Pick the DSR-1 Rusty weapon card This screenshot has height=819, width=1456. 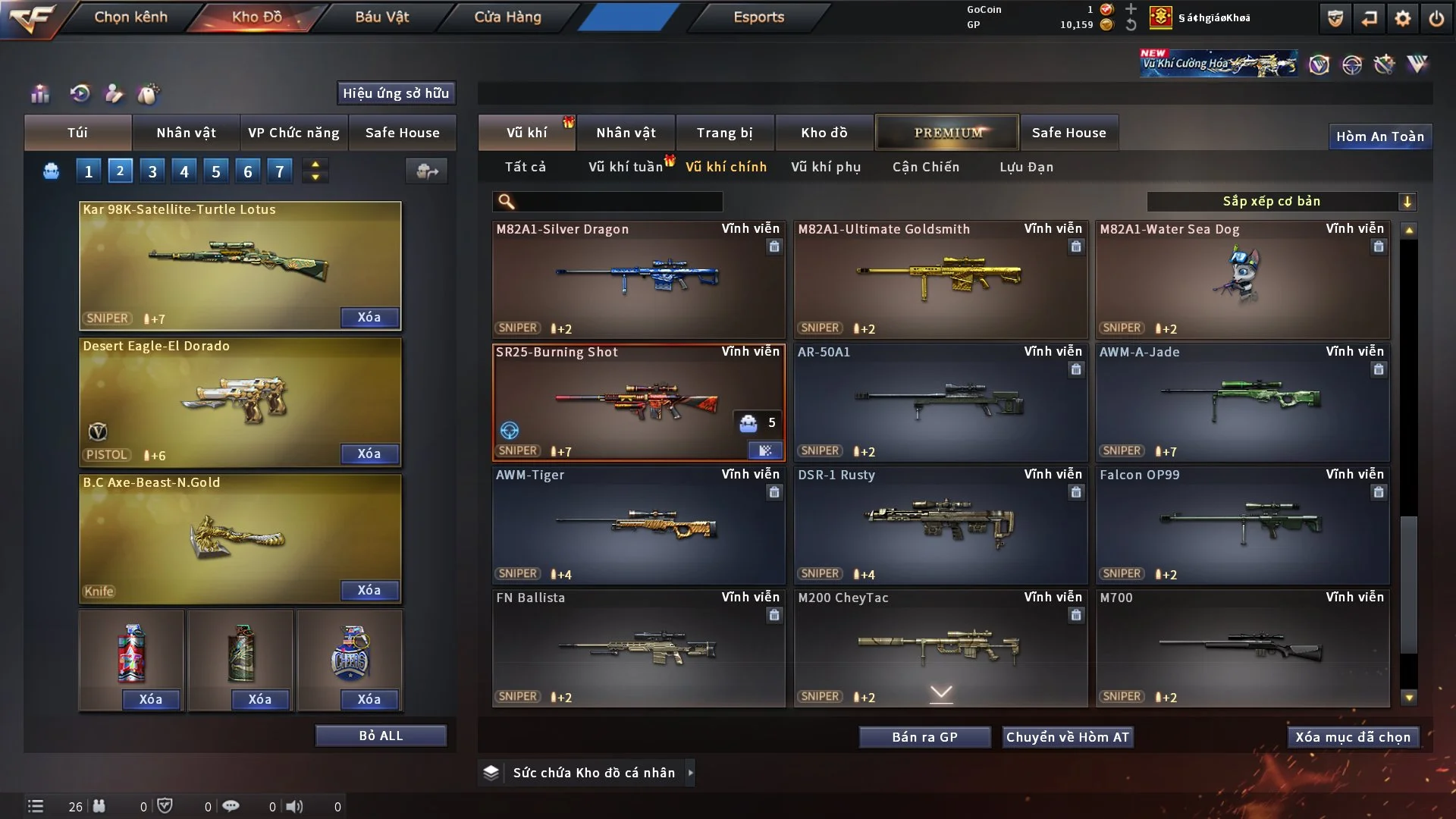940,525
